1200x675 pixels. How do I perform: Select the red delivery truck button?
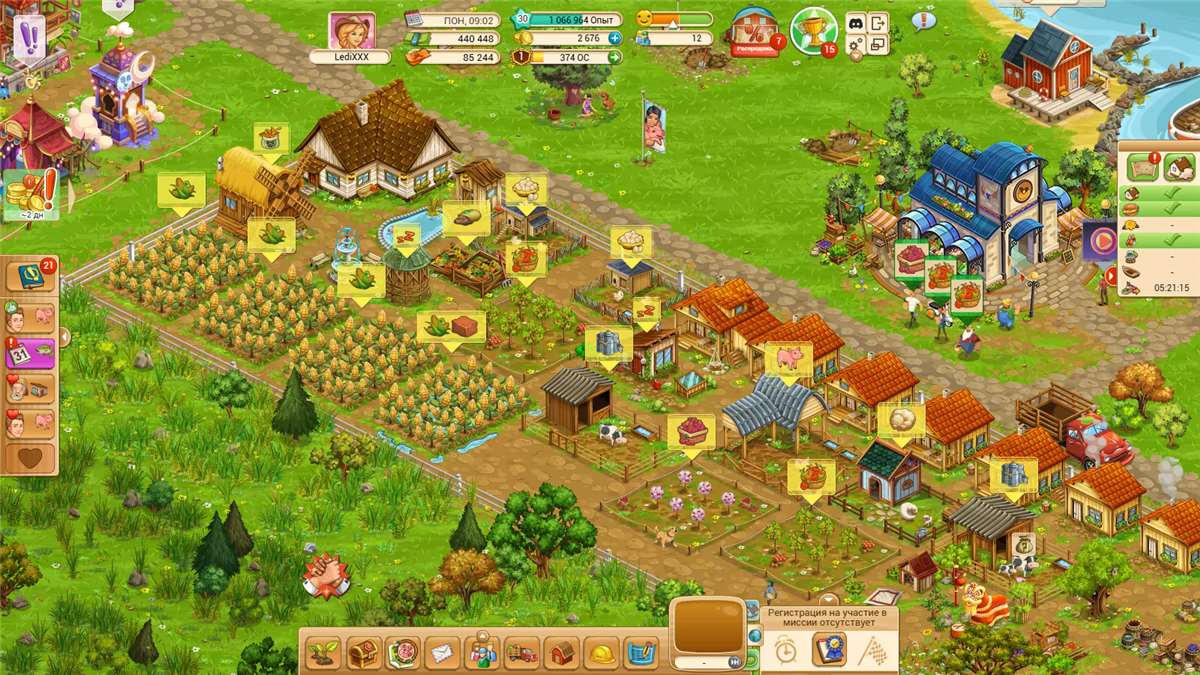(522, 654)
